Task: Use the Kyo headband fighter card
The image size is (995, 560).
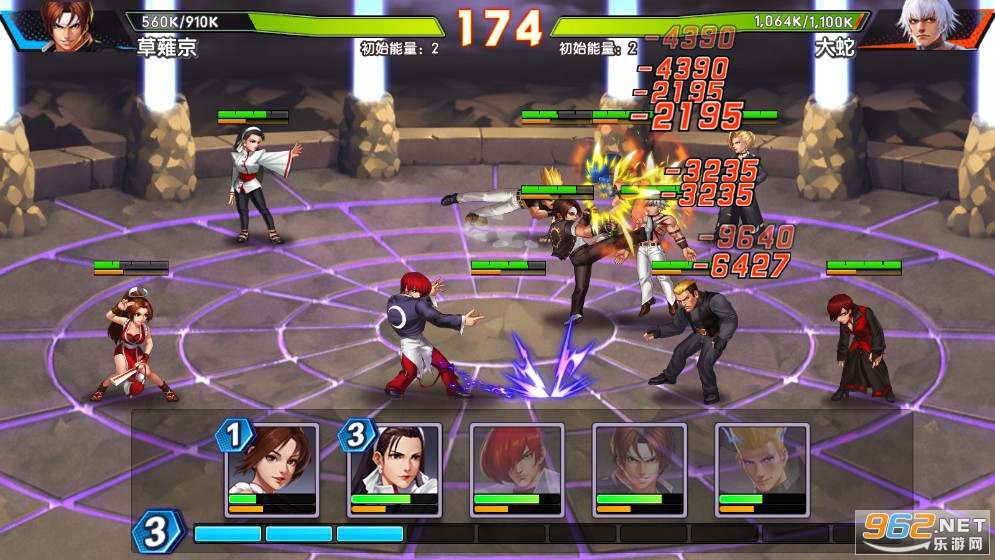Action: pyautogui.click(x=639, y=468)
